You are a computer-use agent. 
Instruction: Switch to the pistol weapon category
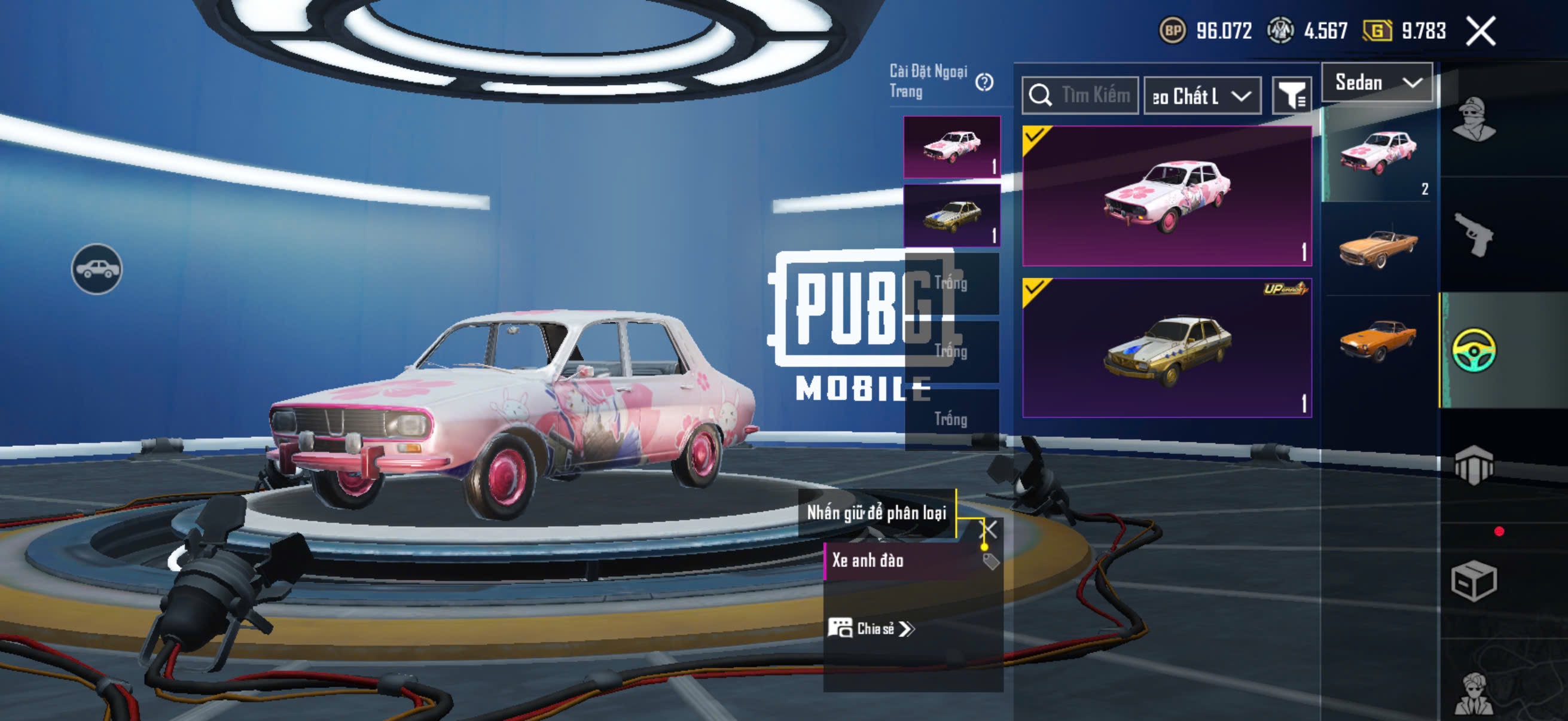[x=1474, y=235]
